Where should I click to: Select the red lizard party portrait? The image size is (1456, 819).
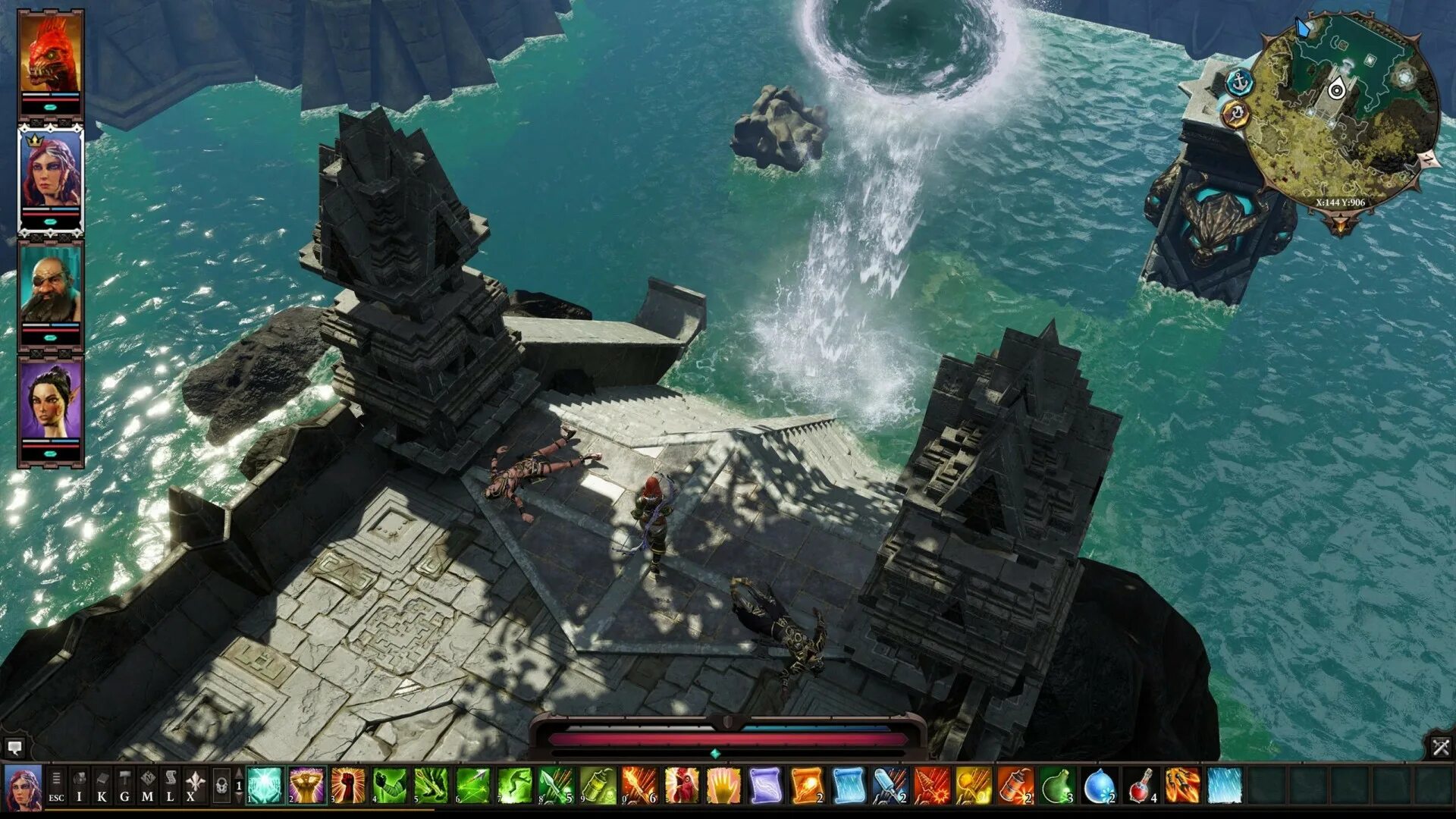pyautogui.click(x=51, y=55)
